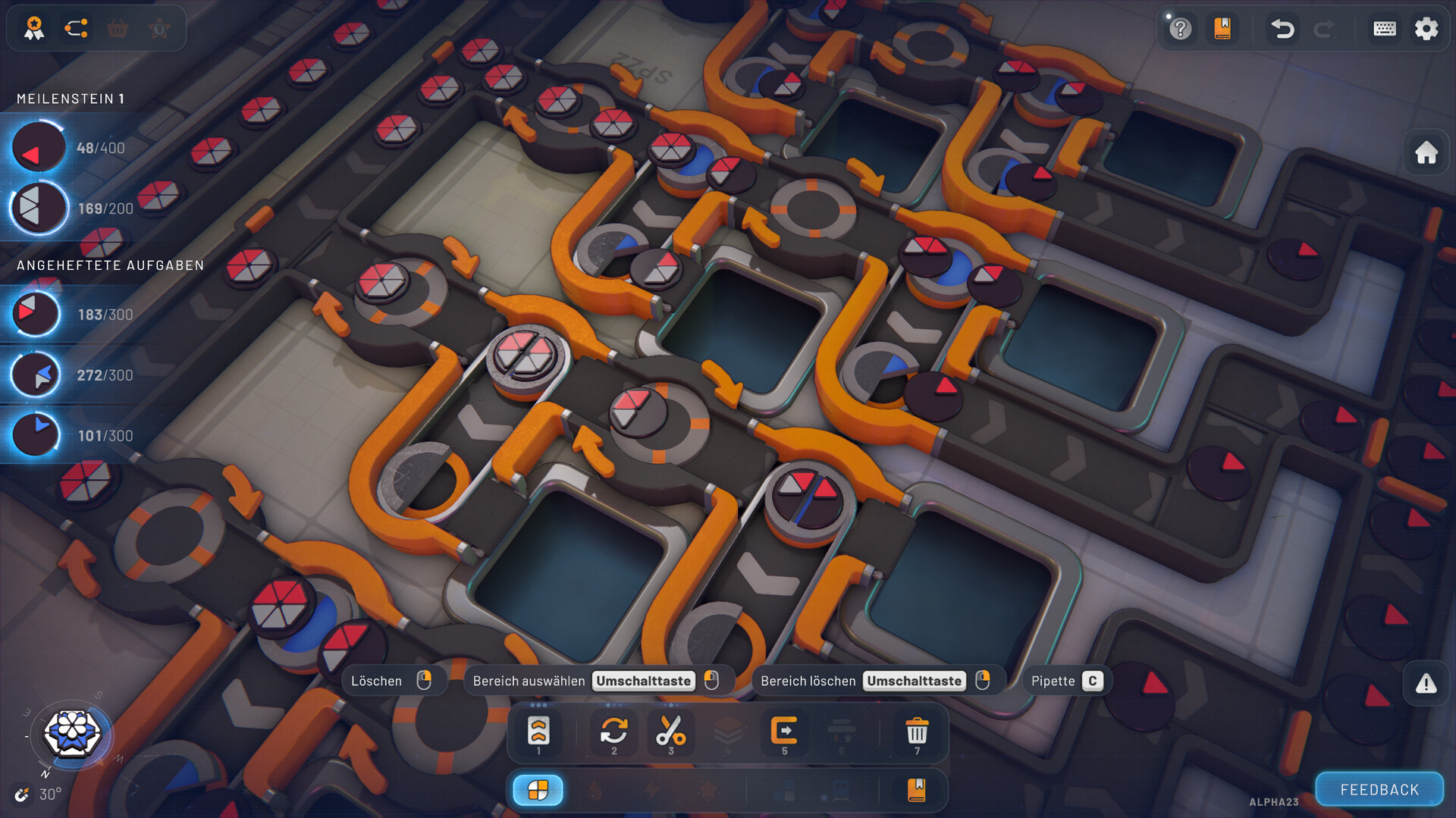The width and height of the screenshot is (1456, 818).
Task: Open the help question mark
Action: click(x=1180, y=29)
